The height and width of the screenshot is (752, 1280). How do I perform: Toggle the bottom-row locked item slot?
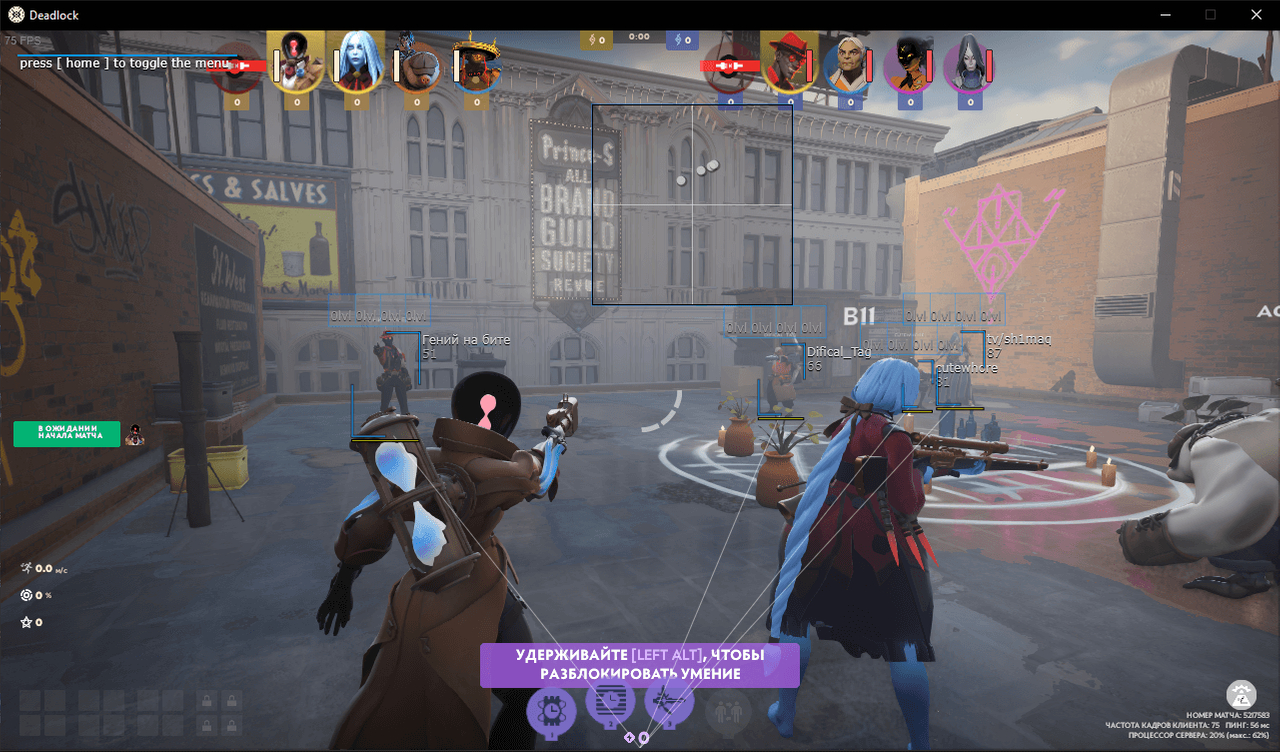[205, 723]
